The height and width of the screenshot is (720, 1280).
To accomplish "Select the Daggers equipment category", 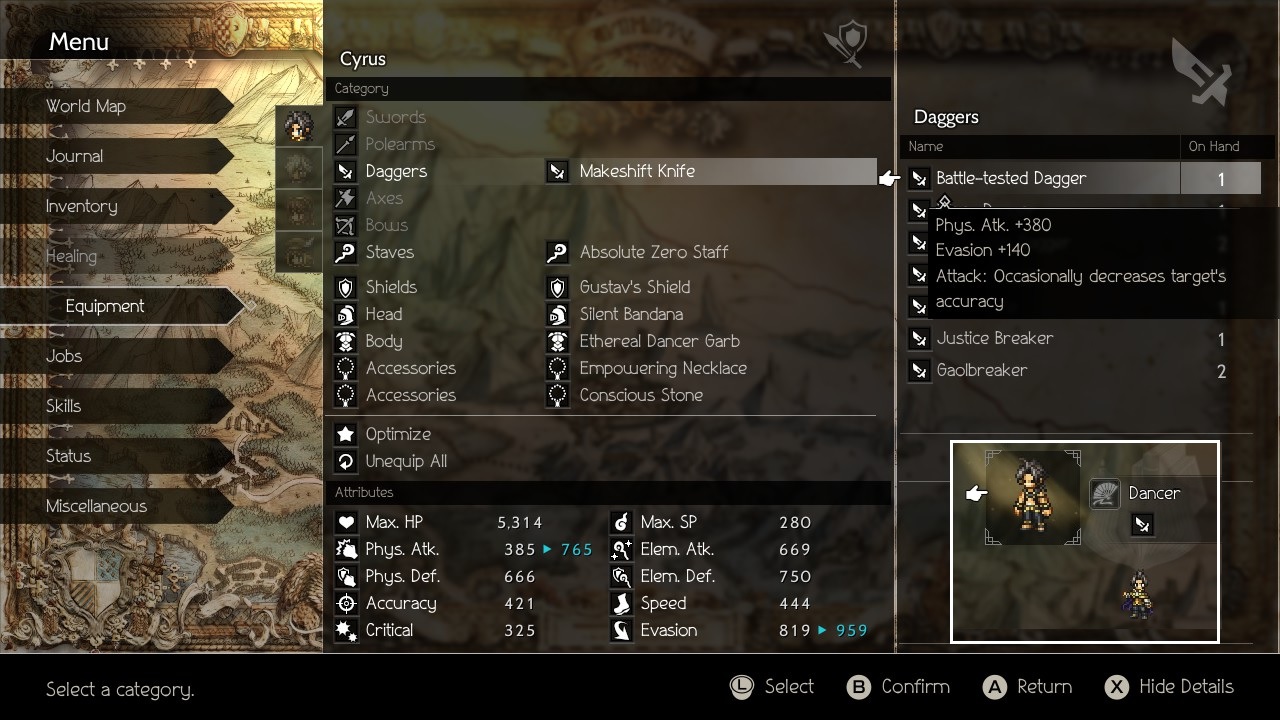I will 396,171.
